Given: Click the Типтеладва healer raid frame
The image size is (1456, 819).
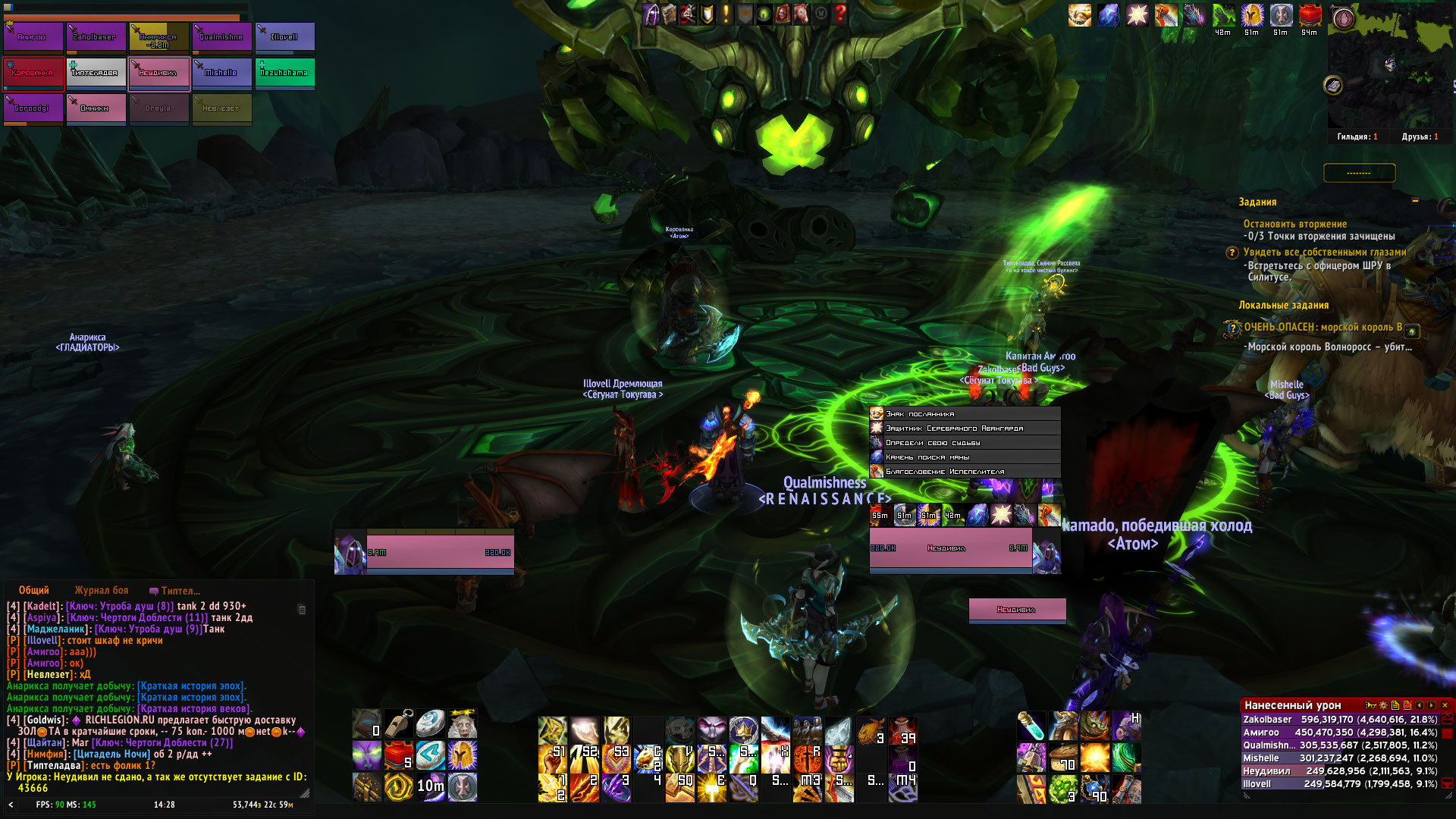Looking at the screenshot, I should coord(96,73).
